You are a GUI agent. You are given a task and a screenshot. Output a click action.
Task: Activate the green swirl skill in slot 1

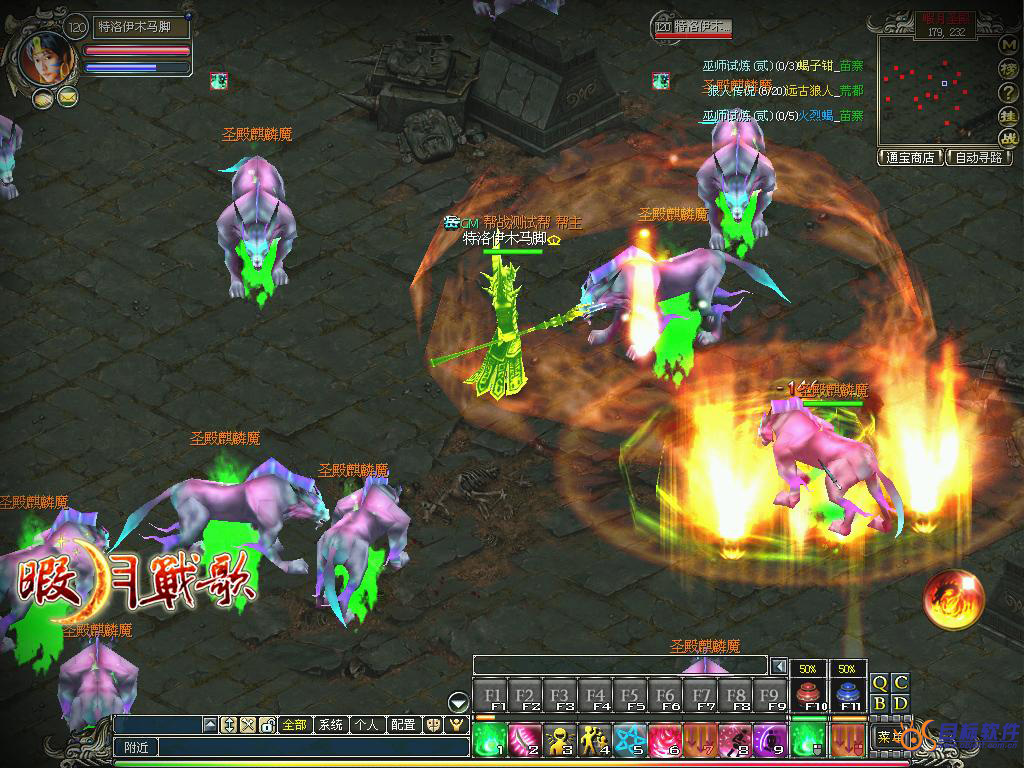(x=490, y=740)
